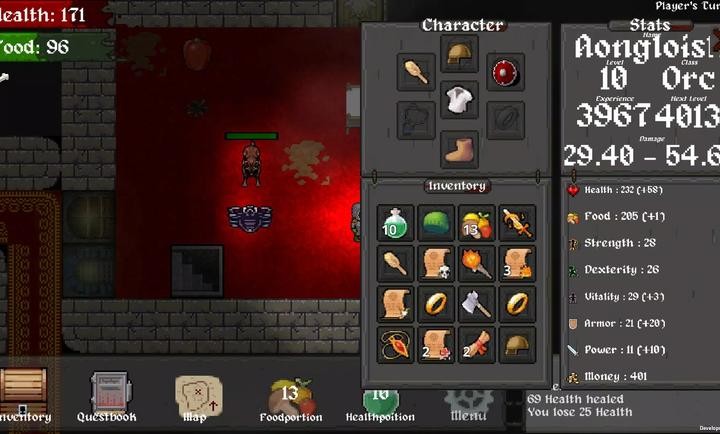Select the green cap in inventory
720x434 pixels.
[x=436, y=223]
